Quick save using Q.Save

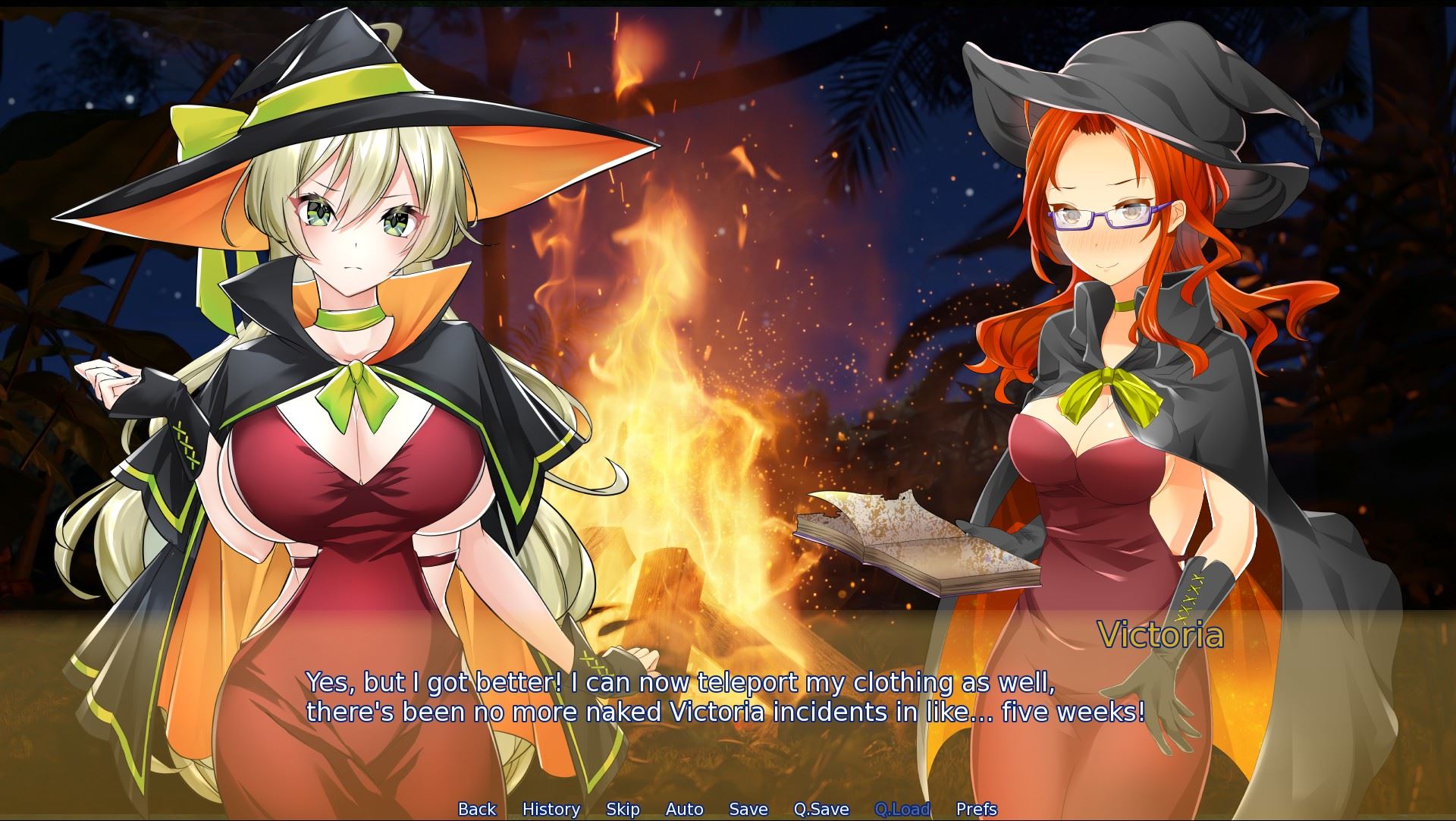pyautogui.click(x=821, y=809)
